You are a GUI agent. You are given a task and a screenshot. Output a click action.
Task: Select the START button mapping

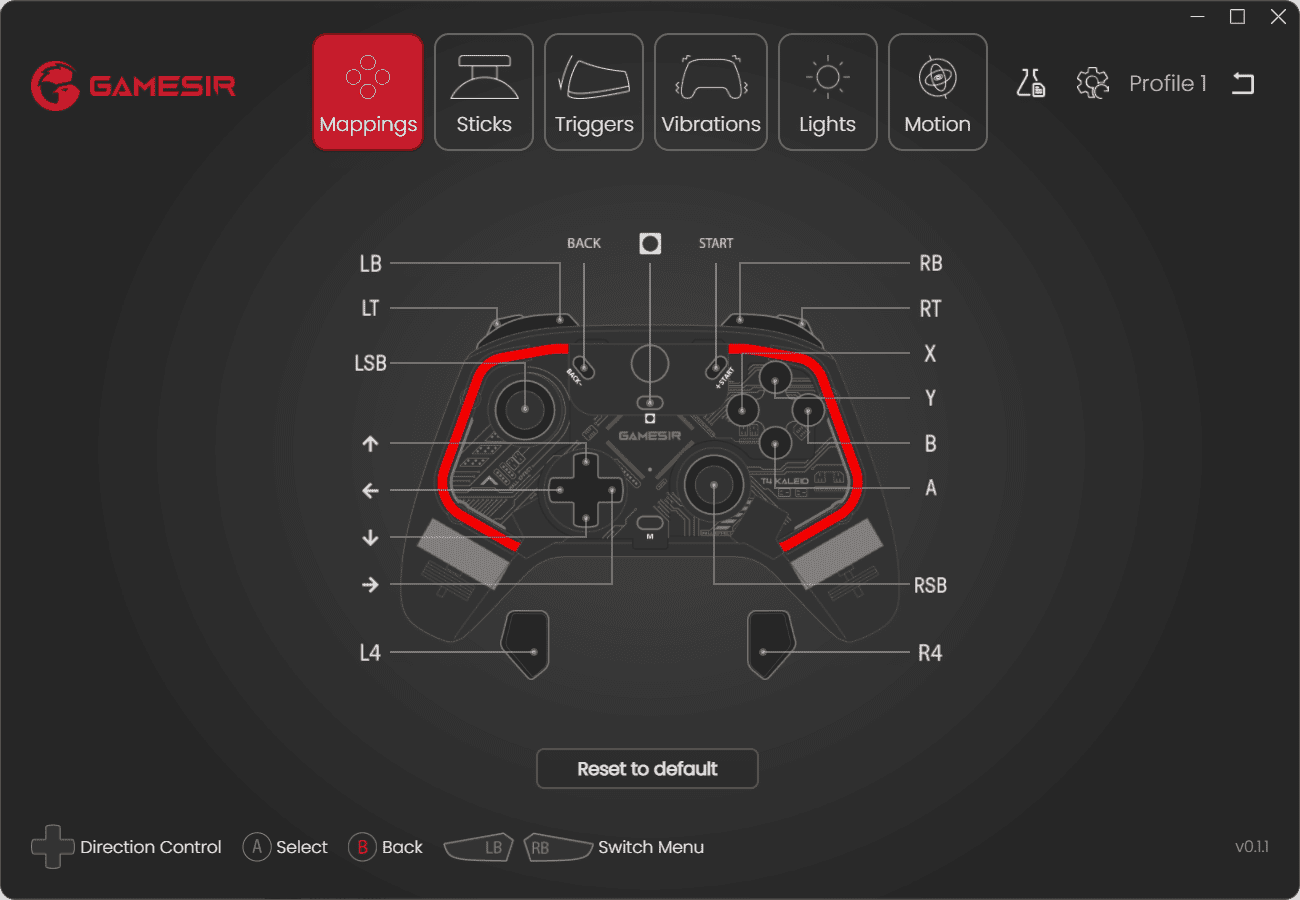(x=716, y=242)
